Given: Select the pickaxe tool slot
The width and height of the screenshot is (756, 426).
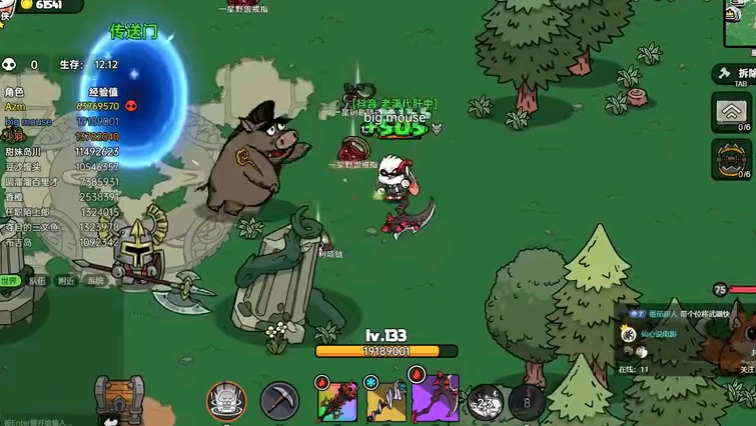Looking at the screenshot, I should pos(280,402).
